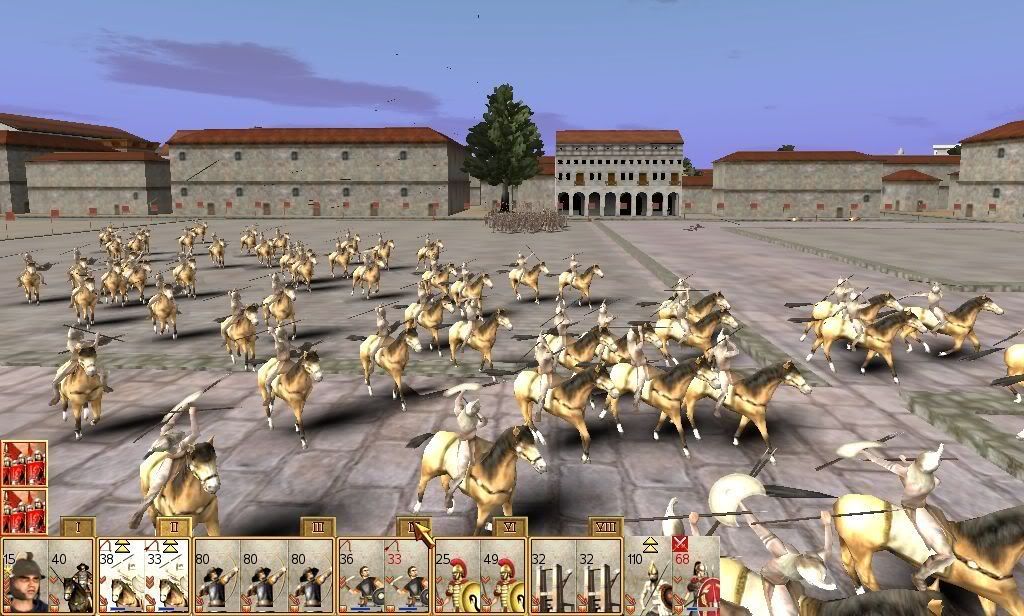This screenshot has width=1024, height=616.
Task: Select the slinger unit card with 36 men
Action: coord(360,577)
